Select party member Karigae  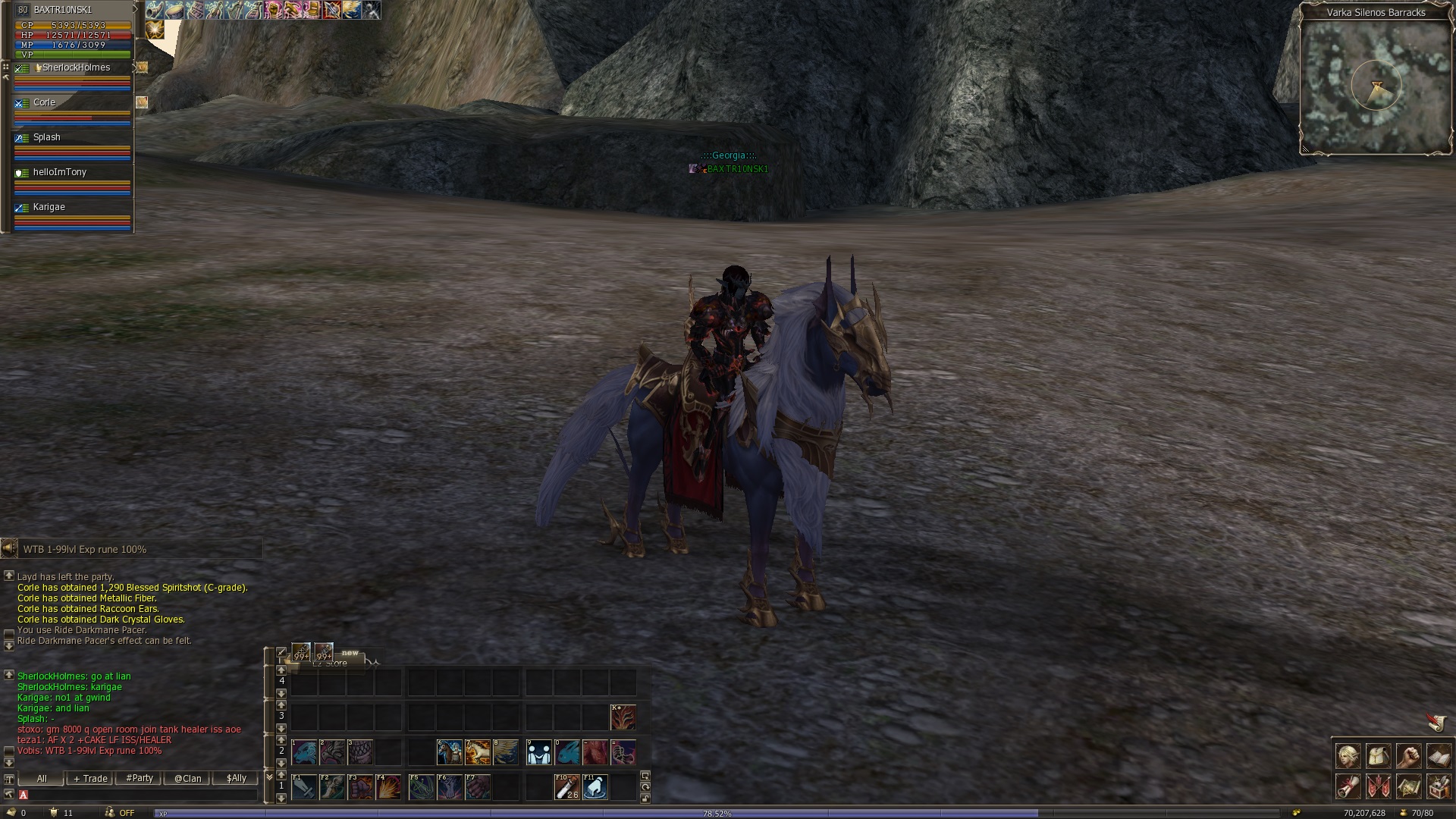pyautogui.click(x=49, y=208)
